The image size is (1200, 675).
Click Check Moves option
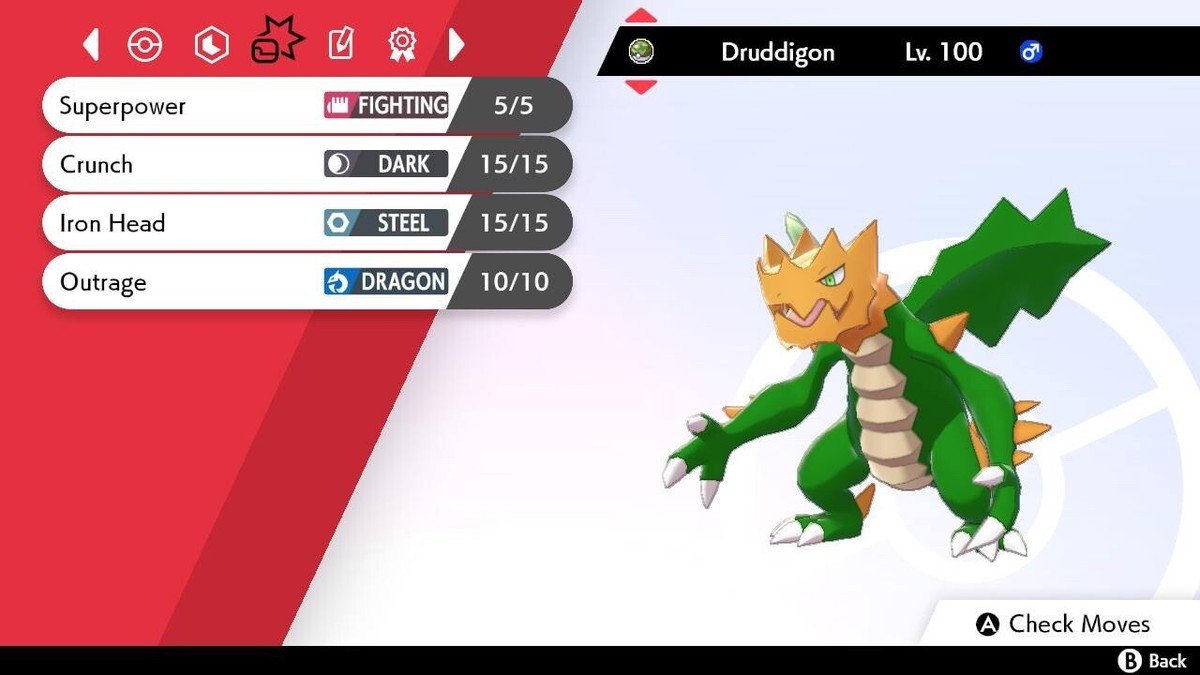1064,624
